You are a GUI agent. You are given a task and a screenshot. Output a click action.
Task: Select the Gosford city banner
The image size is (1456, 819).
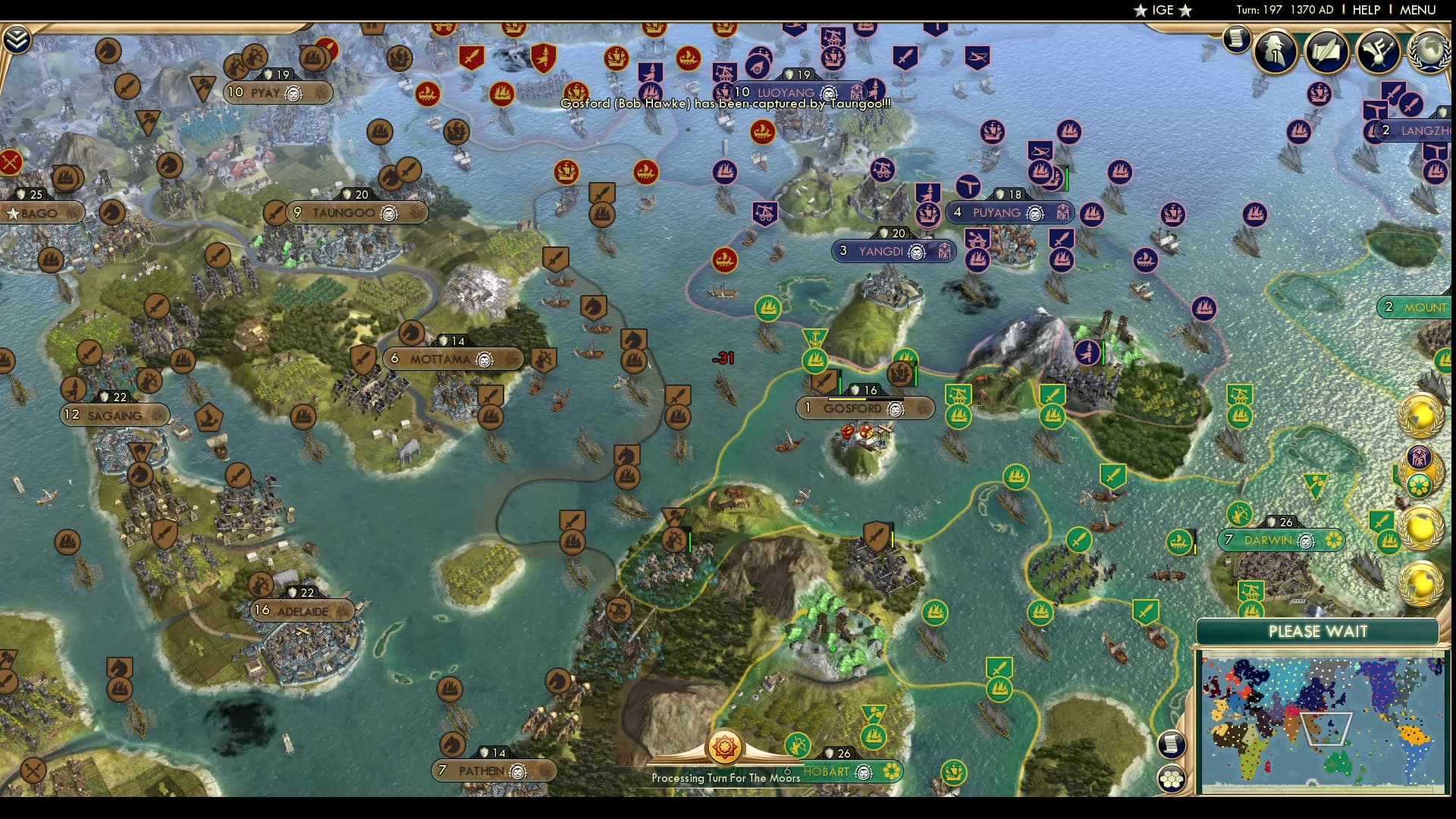coord(852,408)
